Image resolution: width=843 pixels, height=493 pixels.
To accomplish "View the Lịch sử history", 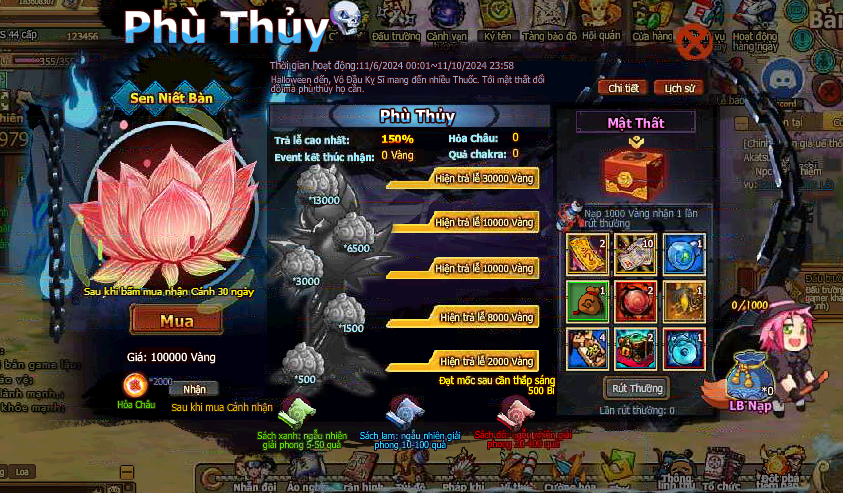I will click(x=679, y=88).
